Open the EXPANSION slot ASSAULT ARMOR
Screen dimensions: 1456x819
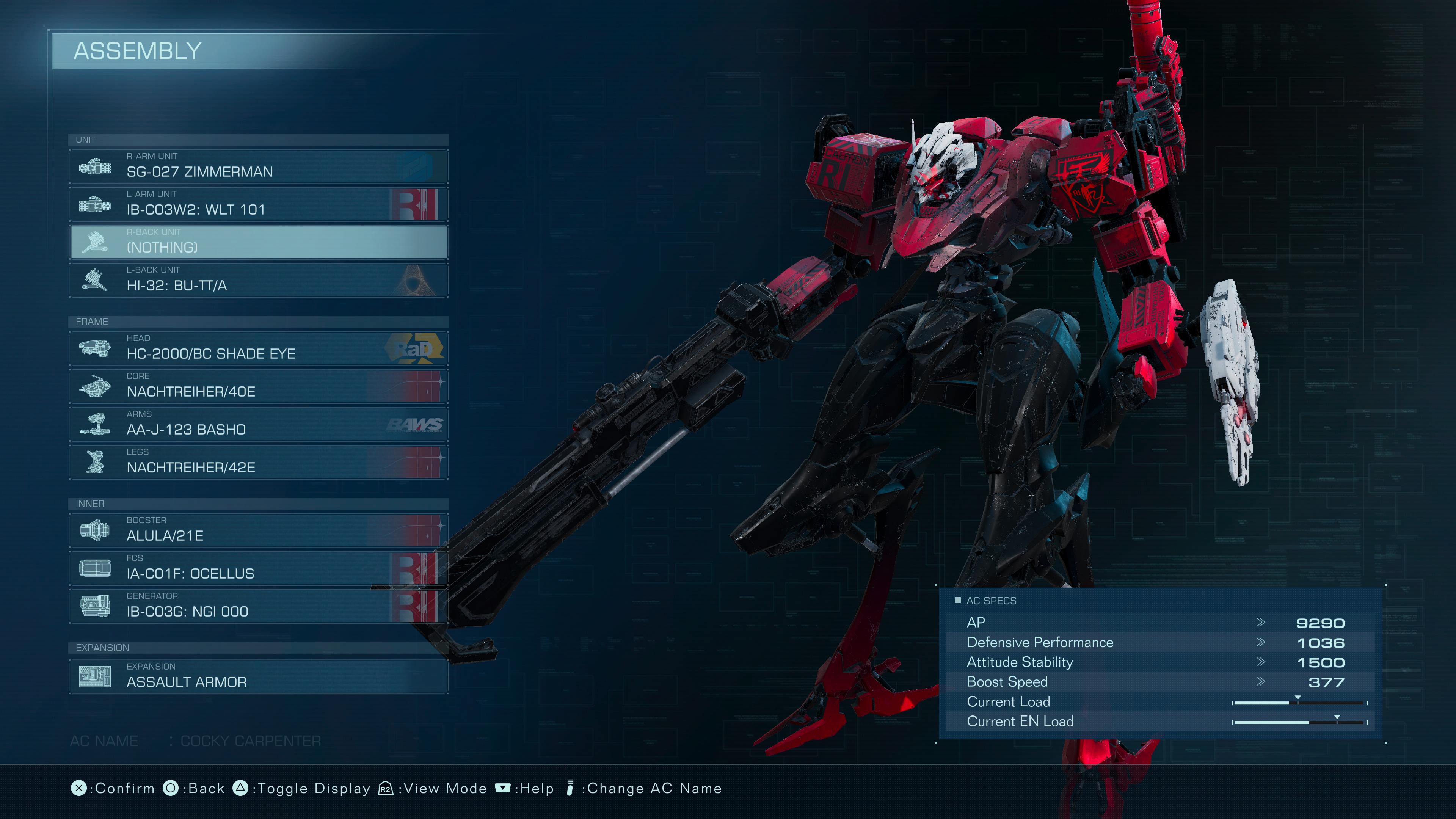258,676
